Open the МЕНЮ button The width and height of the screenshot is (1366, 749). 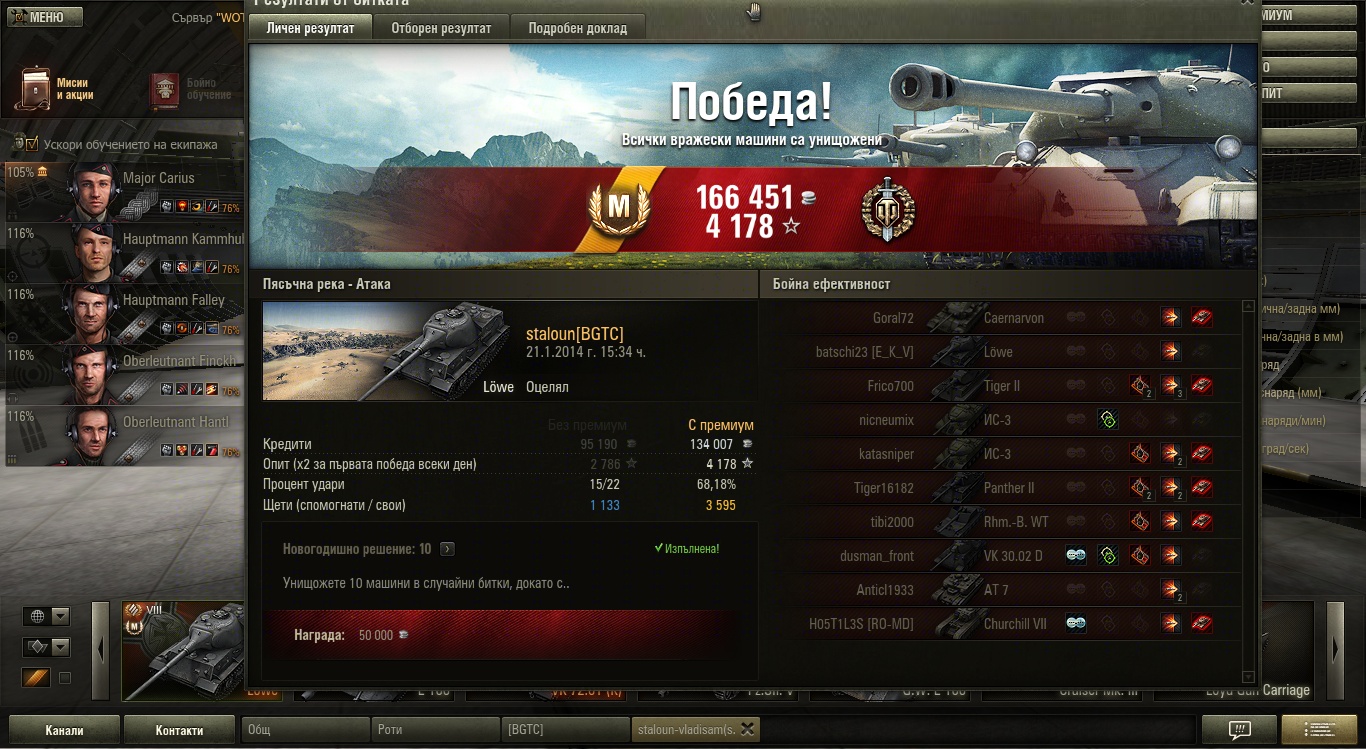[x=42, y=17]
